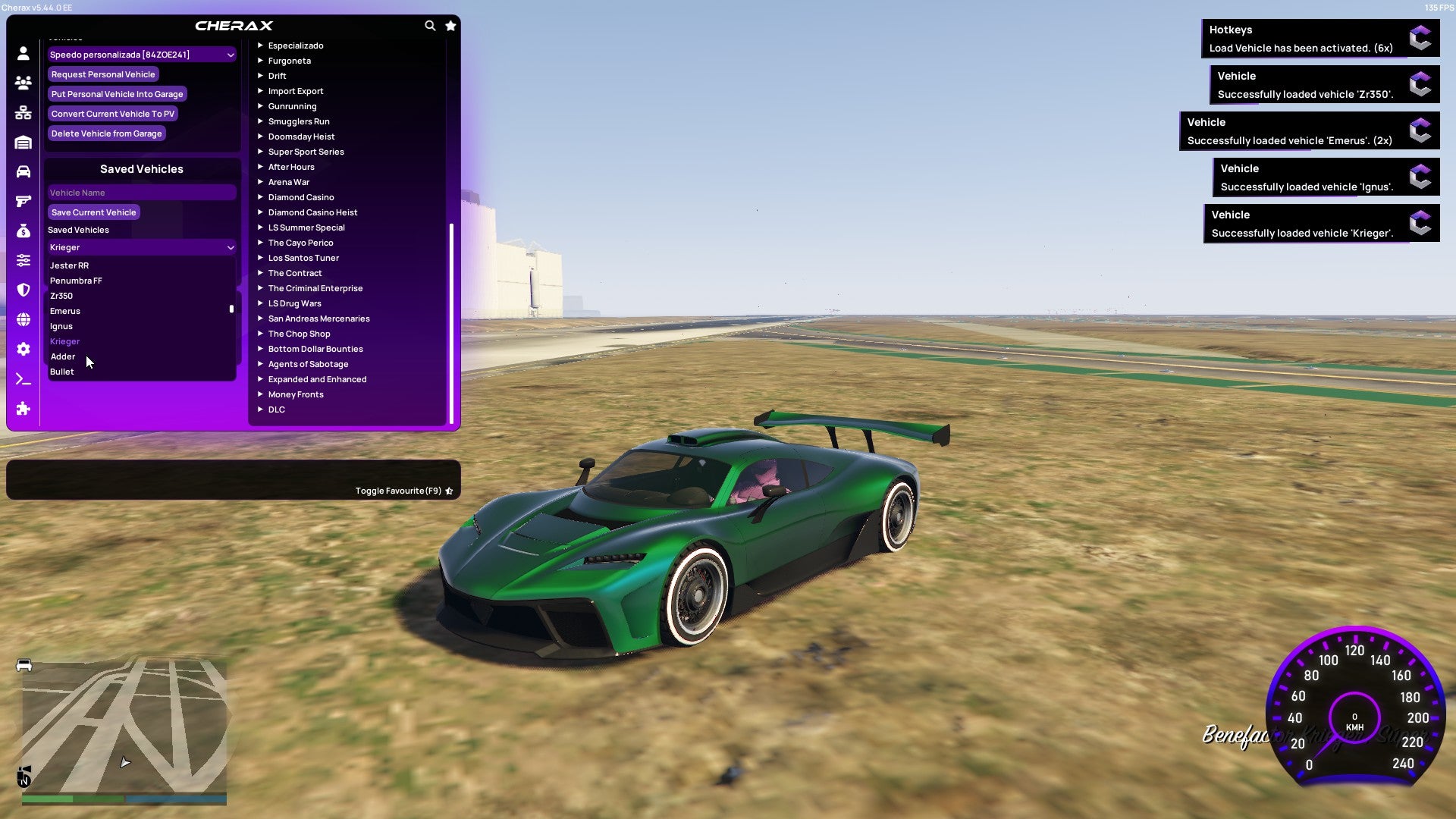Open the Self menu via person icon

pos(23,53)
